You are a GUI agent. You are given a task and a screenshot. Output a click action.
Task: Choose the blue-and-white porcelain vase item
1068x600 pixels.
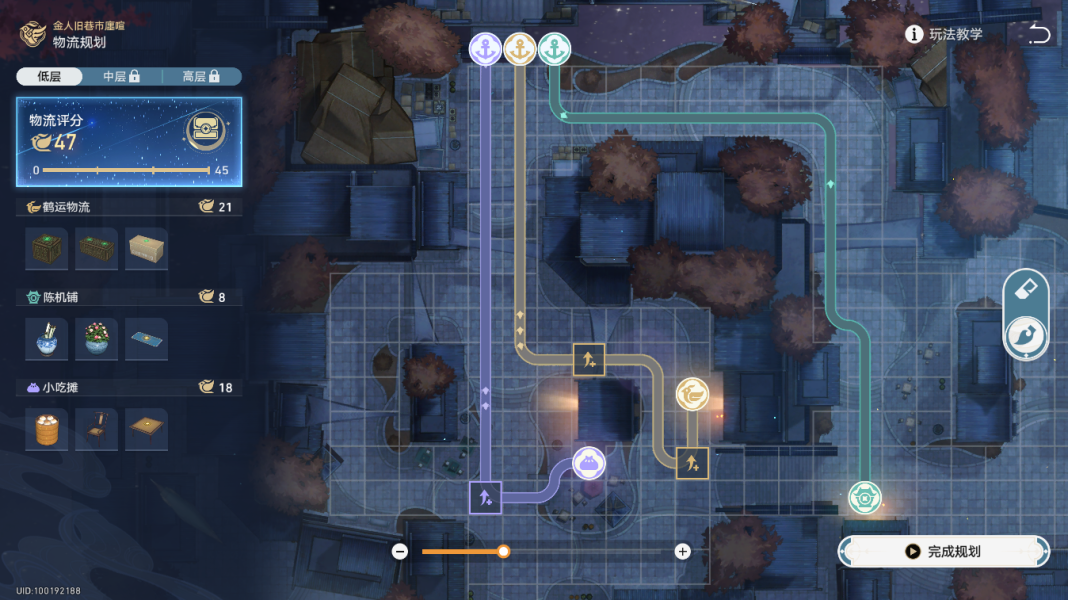point(47,339)
